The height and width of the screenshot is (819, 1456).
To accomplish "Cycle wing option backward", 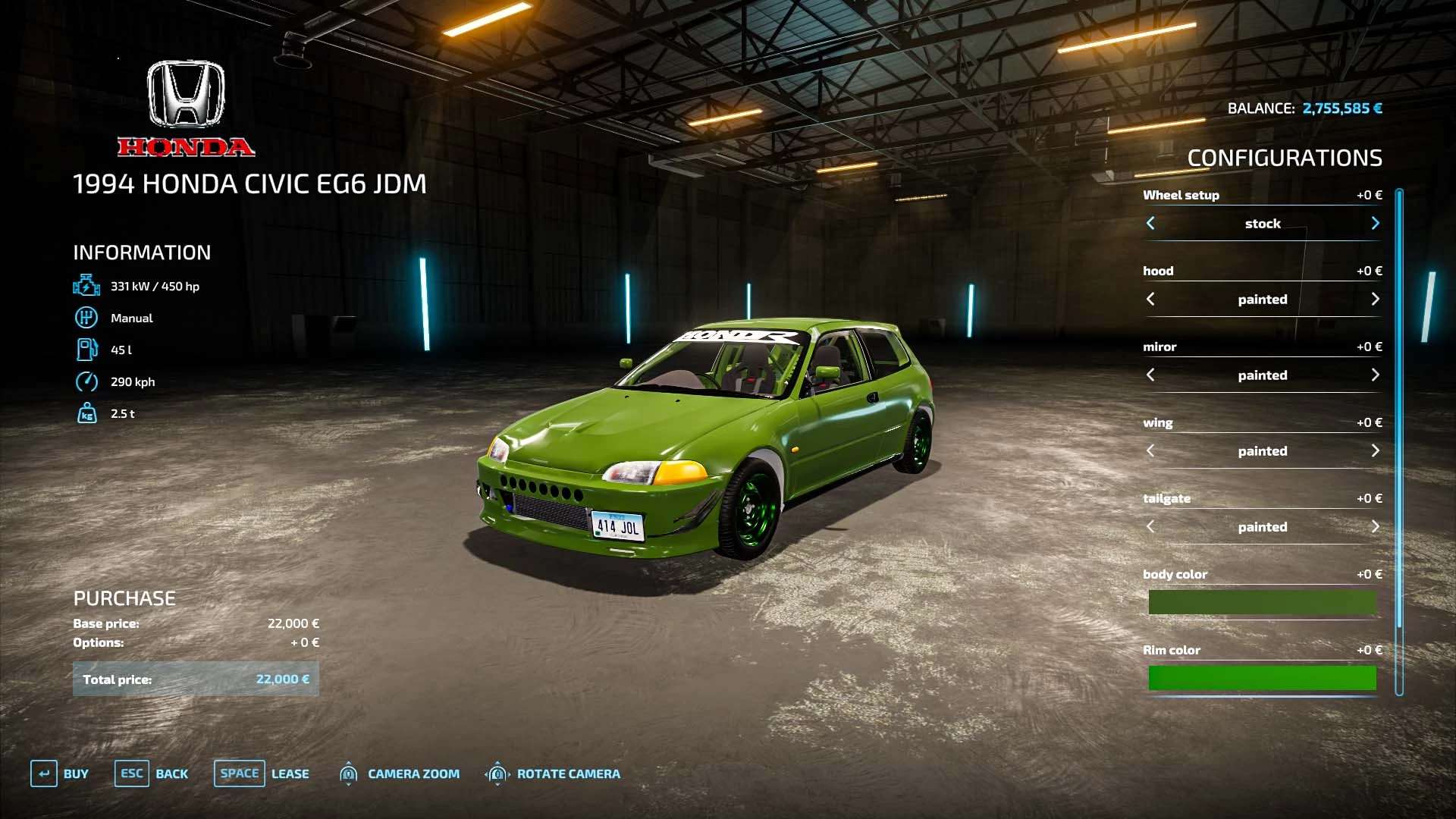I will 1150,451.
